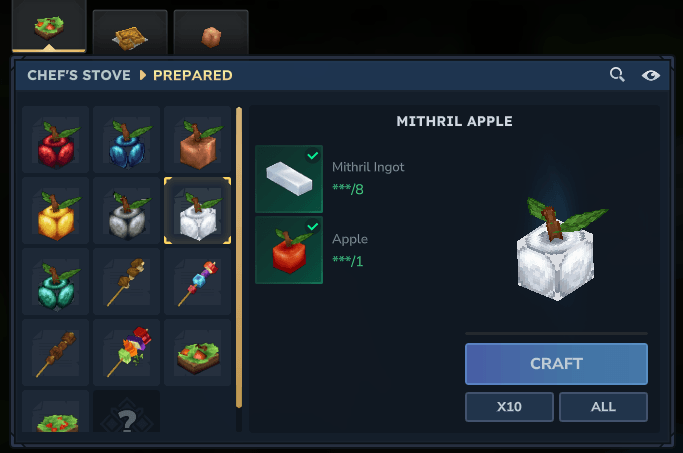This screenshot has width=683, height=453.
Task: Switch to the copper-brown block category tab
Action: pos(210,34)
